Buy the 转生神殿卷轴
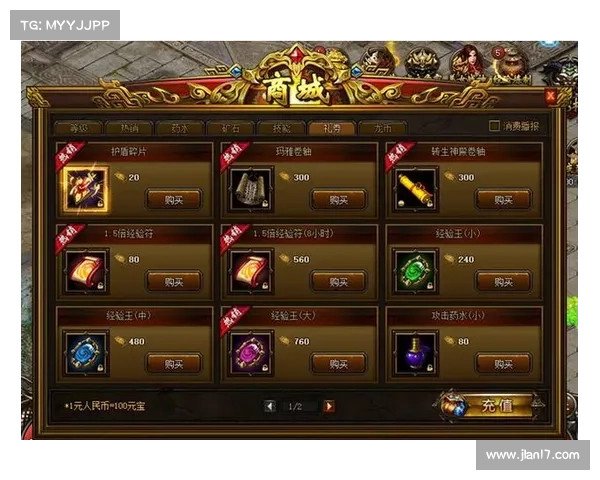This screenshot has width=600, height=480. point(503,198)
